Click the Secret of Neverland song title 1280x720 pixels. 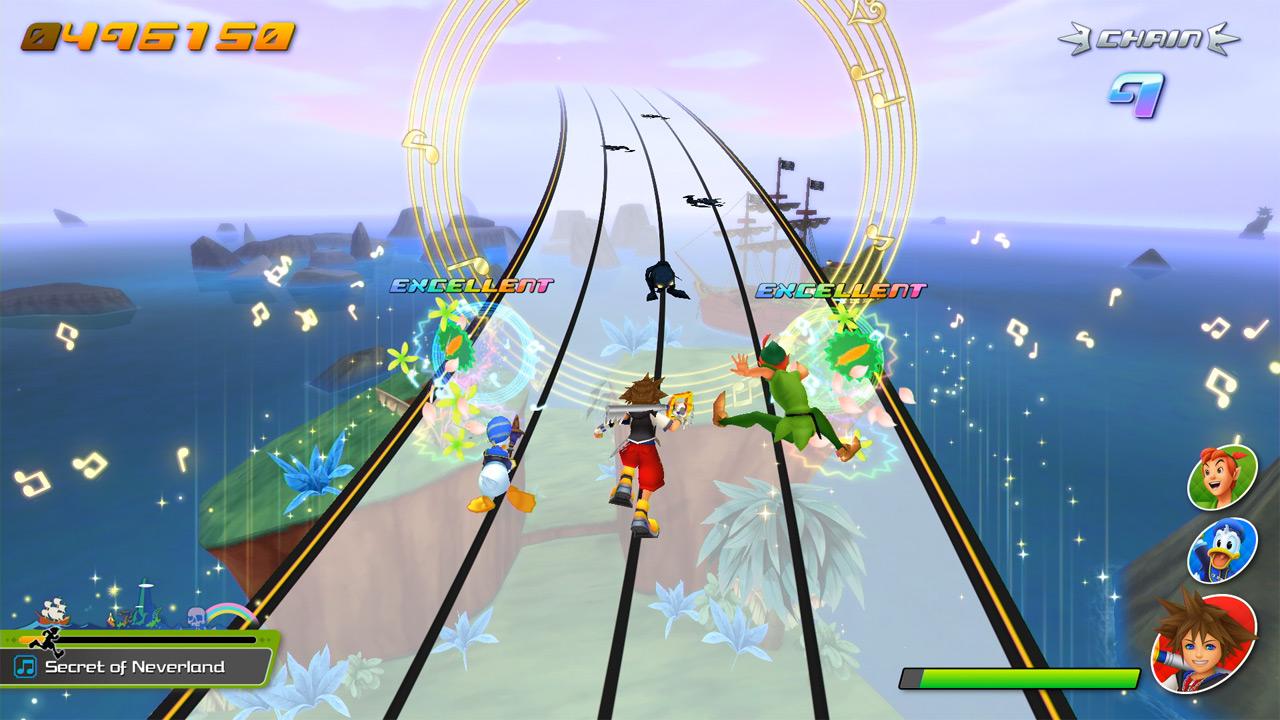(x=135, y=667)
